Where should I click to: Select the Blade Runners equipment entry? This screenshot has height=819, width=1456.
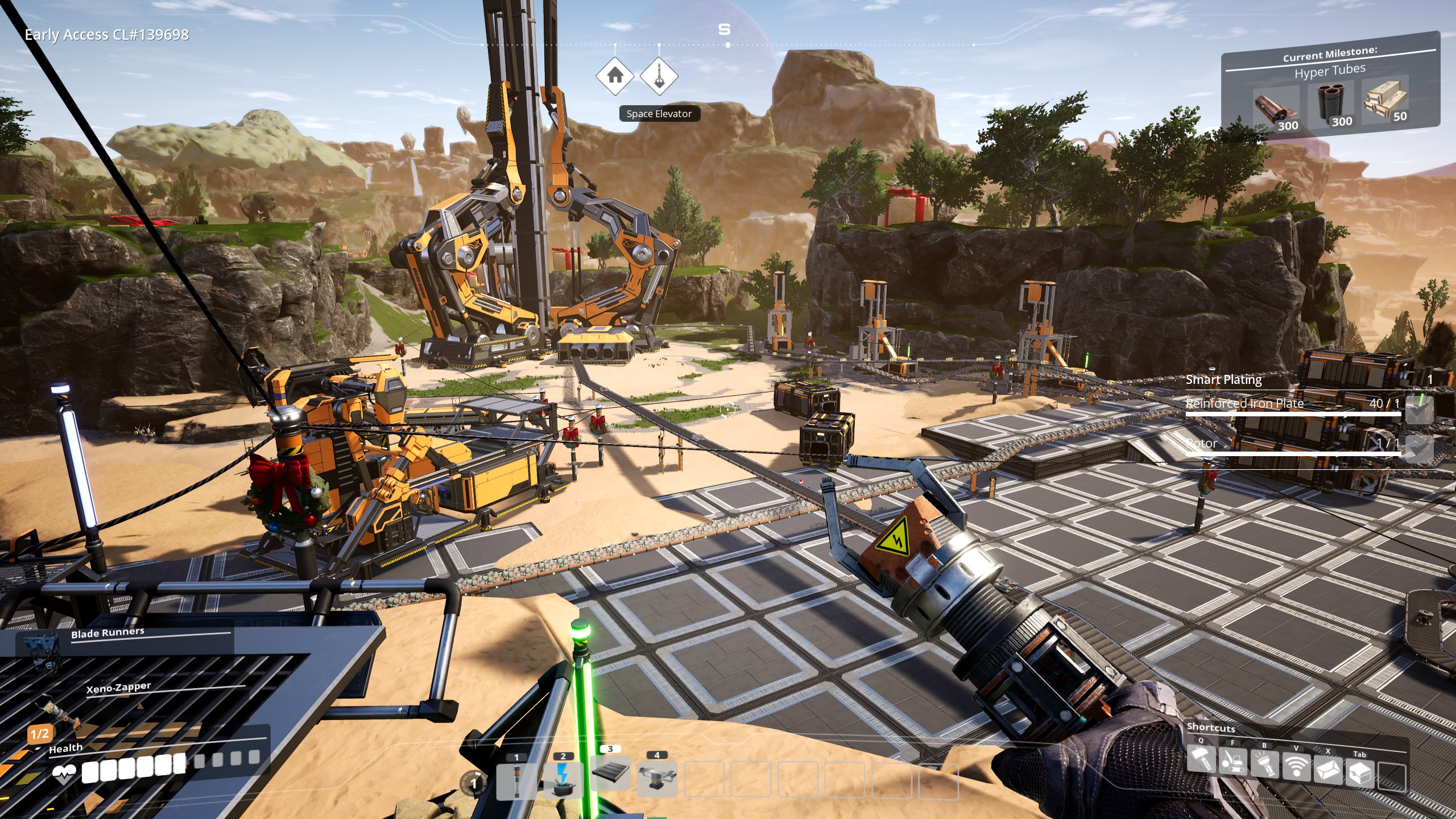[x=107, y=633]
